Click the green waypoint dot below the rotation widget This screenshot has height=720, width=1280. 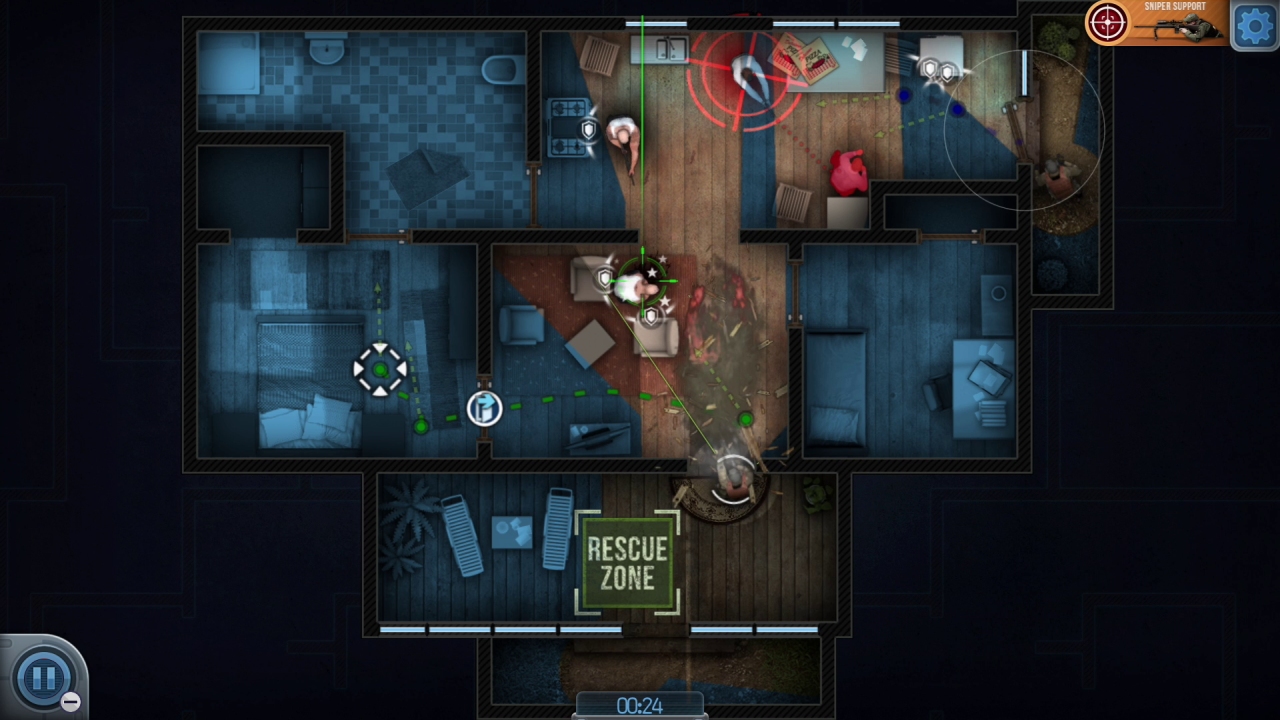(420, 425)
